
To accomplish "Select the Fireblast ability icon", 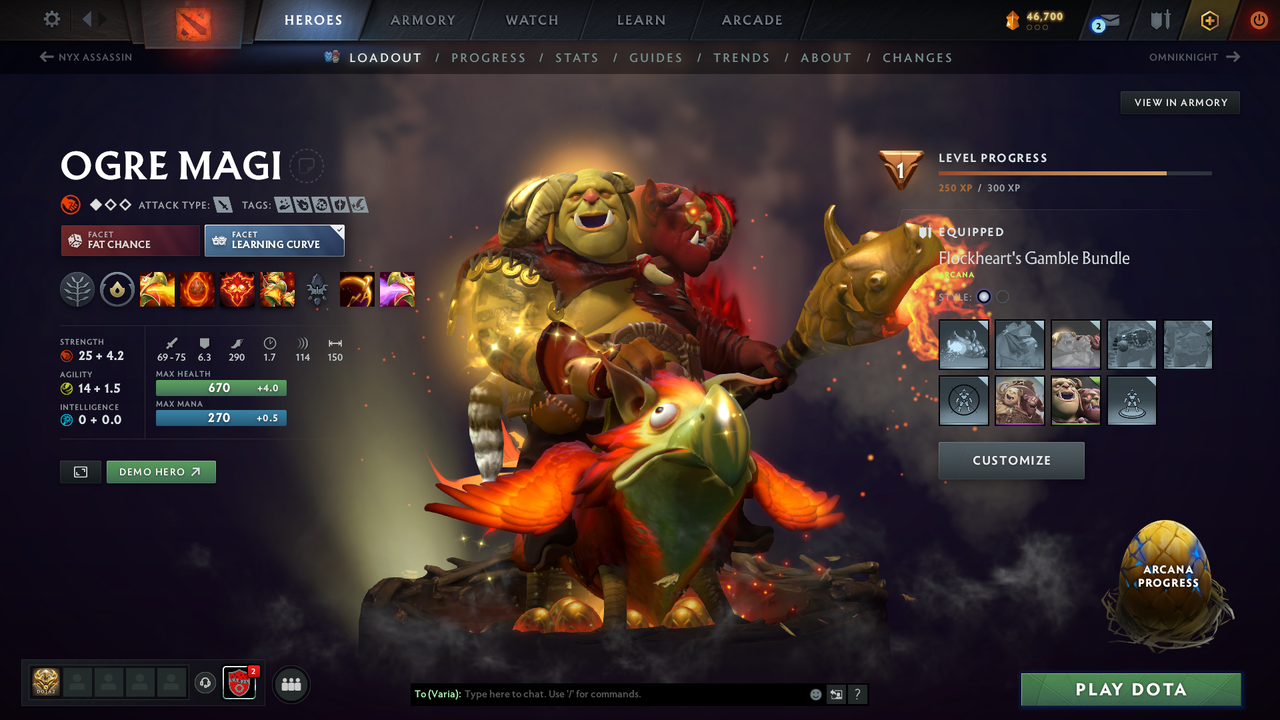I will click(156, 289).
